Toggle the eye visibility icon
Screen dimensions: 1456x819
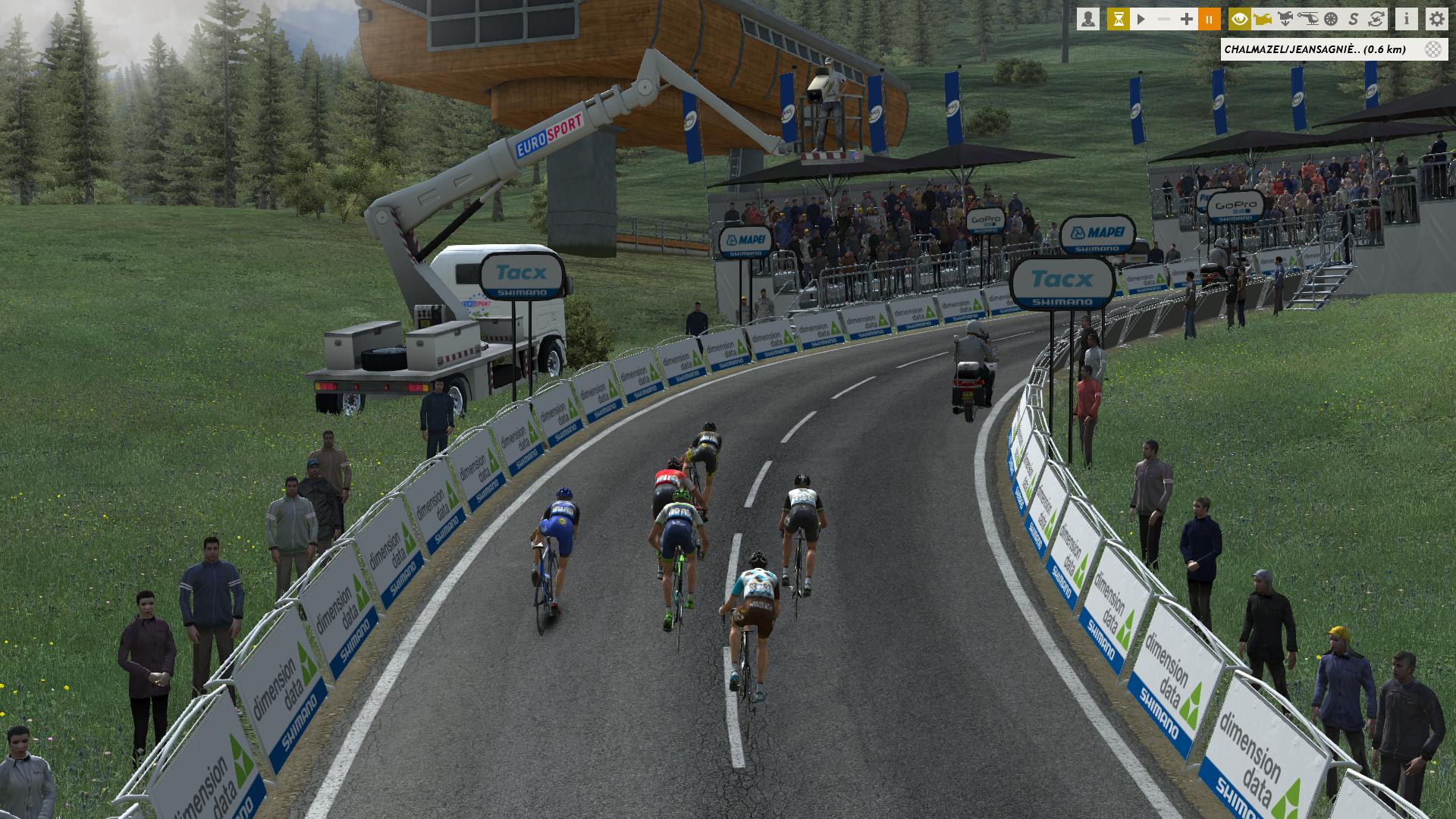pyautogui.click(x=1240, y=19)
